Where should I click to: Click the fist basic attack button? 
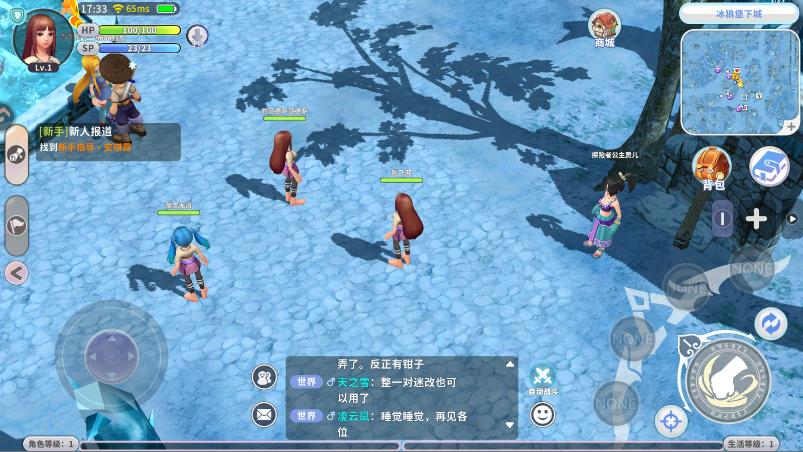click(731, 375)
